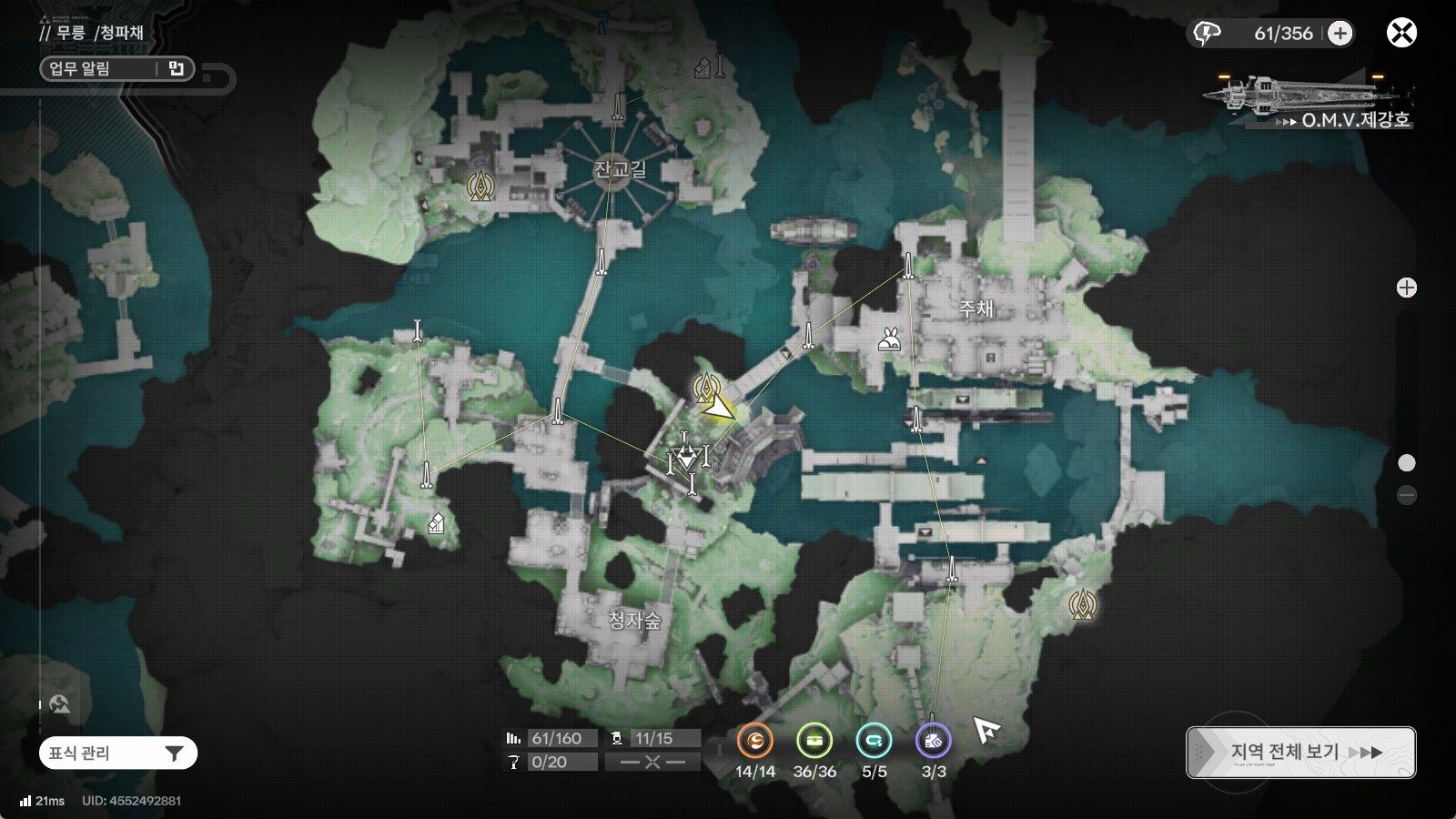Close the map screen
The height and width of the screenshot is (819, 1456).
tap(1401, 34)
